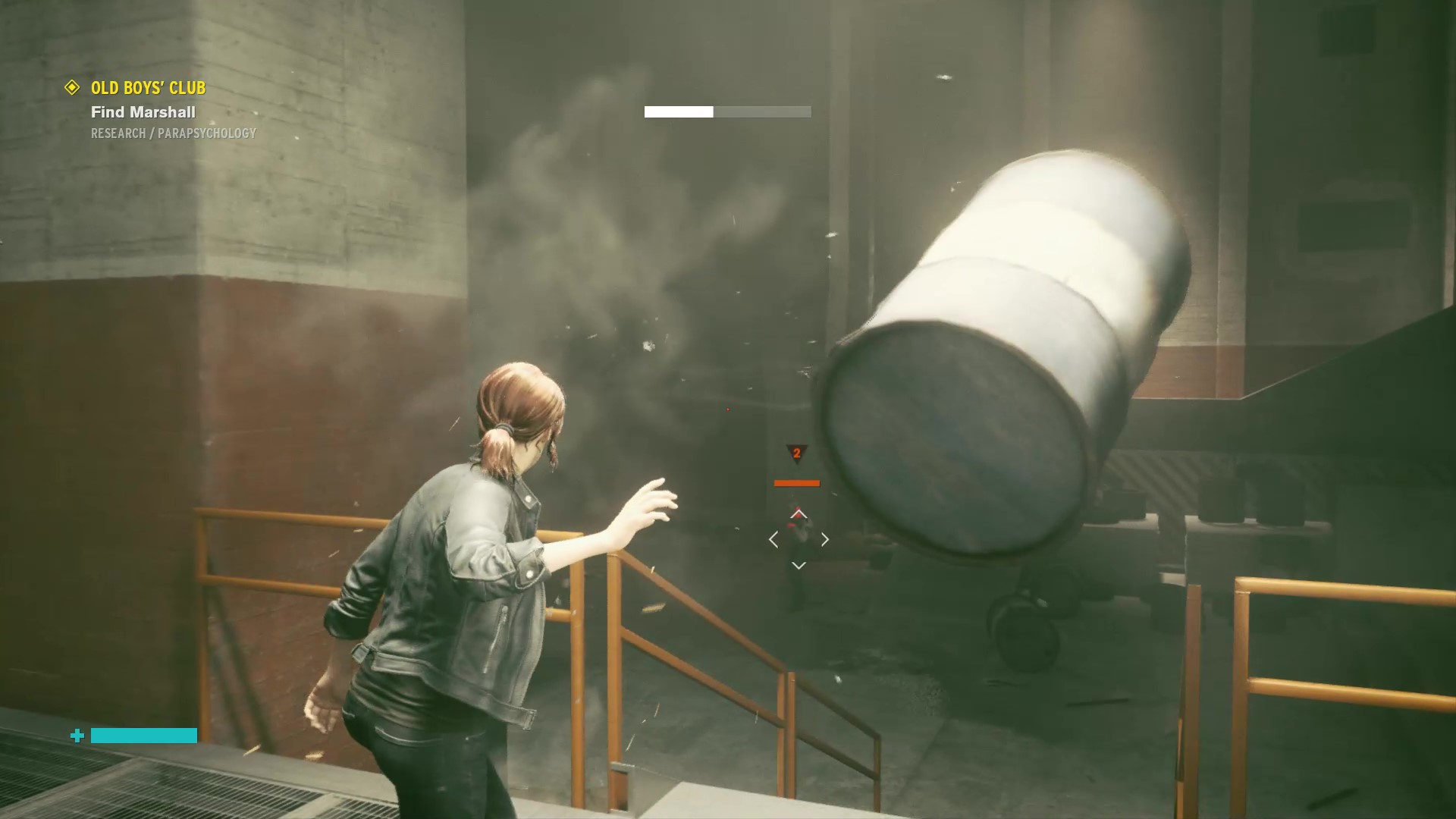Open the Find Marshall objective entry
This screenshot has height=819, width=1456.
(x=143, y=112)
